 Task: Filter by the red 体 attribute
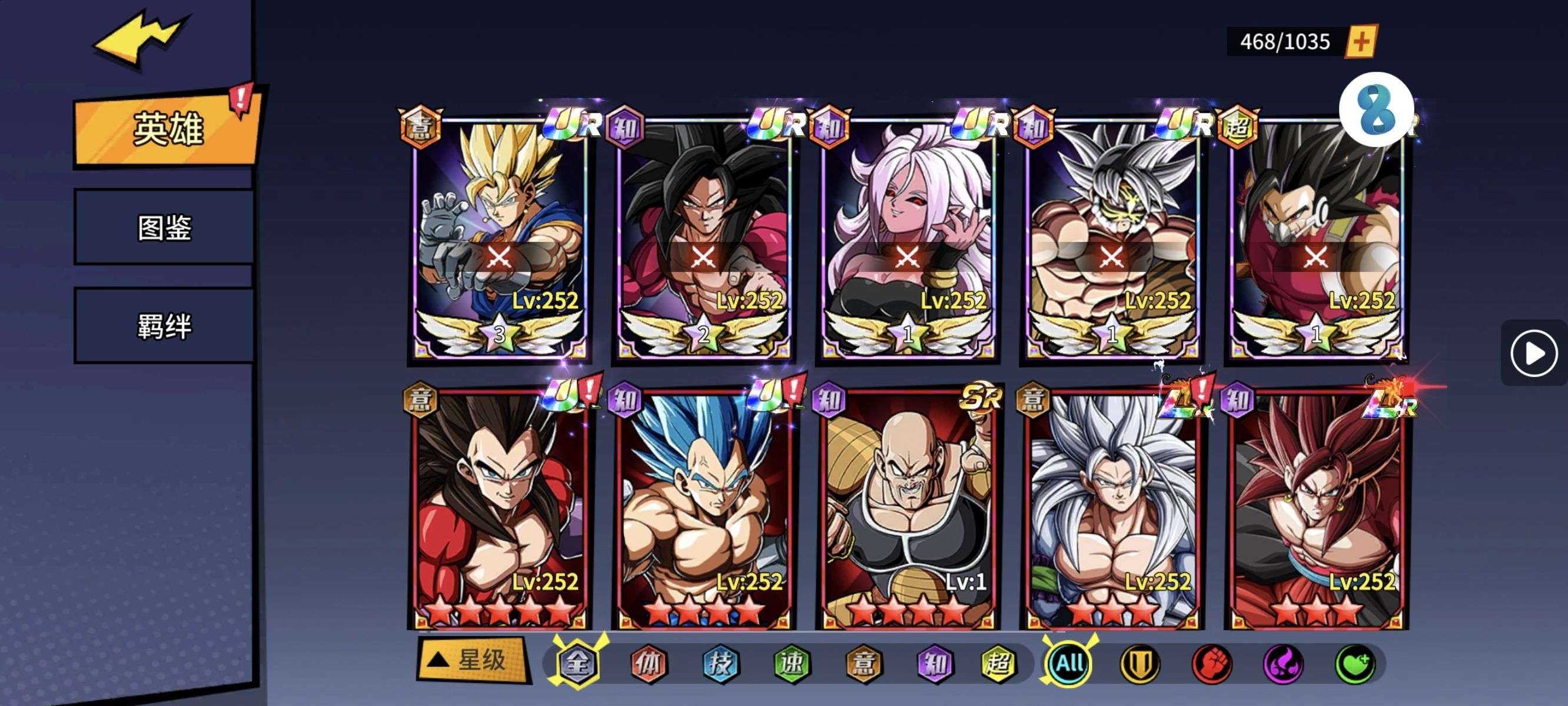point(648,664)
